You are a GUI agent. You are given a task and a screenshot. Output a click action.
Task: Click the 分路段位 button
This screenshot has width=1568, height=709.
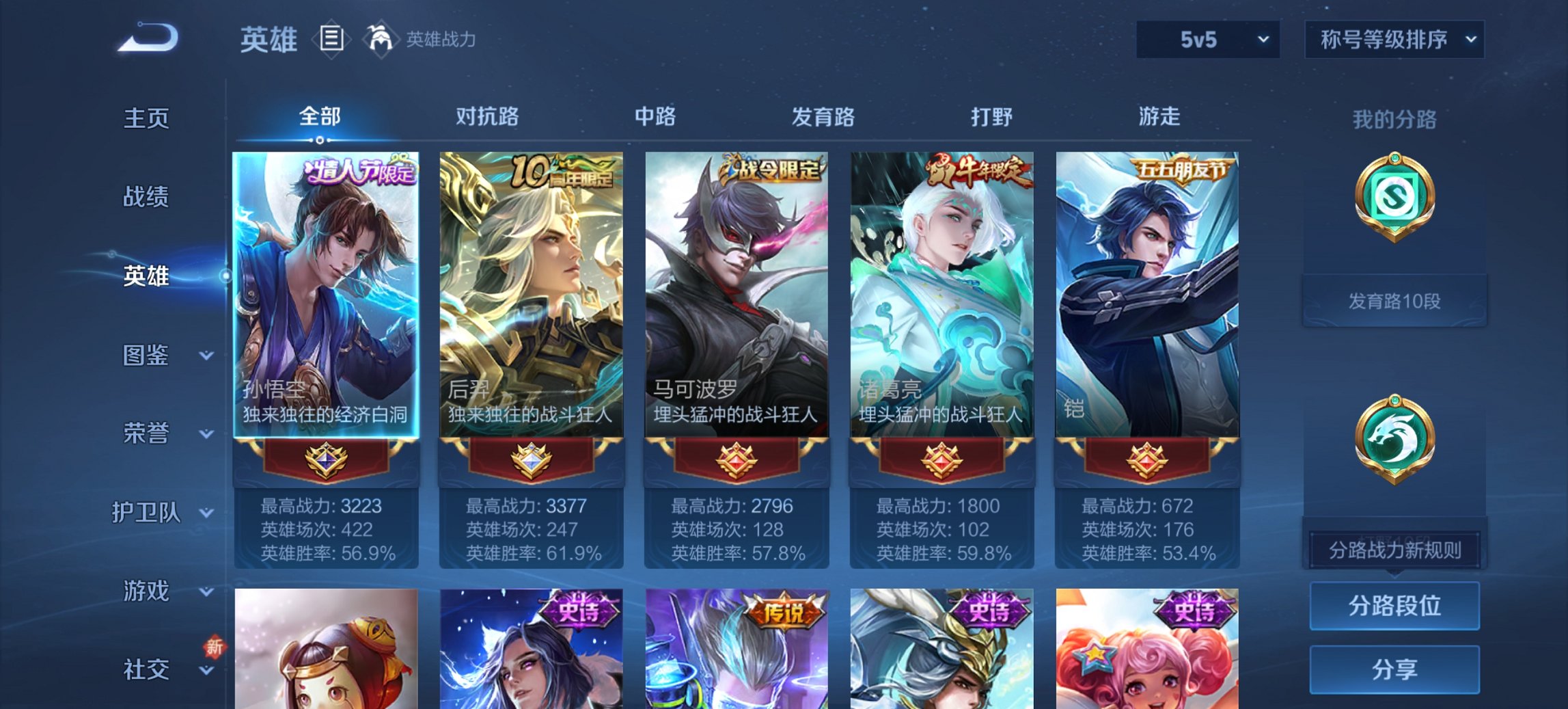1394,606
